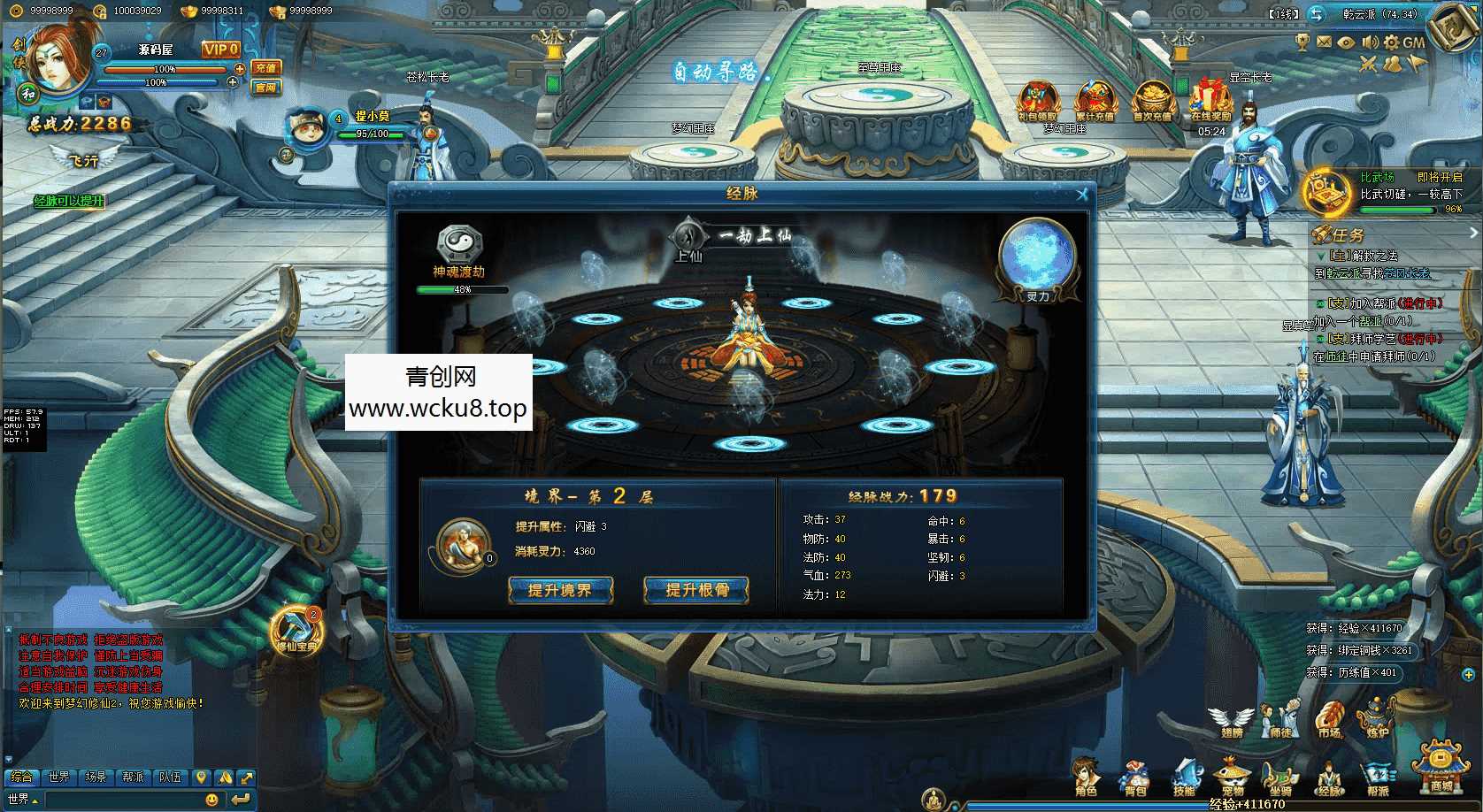Click the 翅膀 wings icon
This screenshot has width=1483, height=812.
coord(1230,719)
